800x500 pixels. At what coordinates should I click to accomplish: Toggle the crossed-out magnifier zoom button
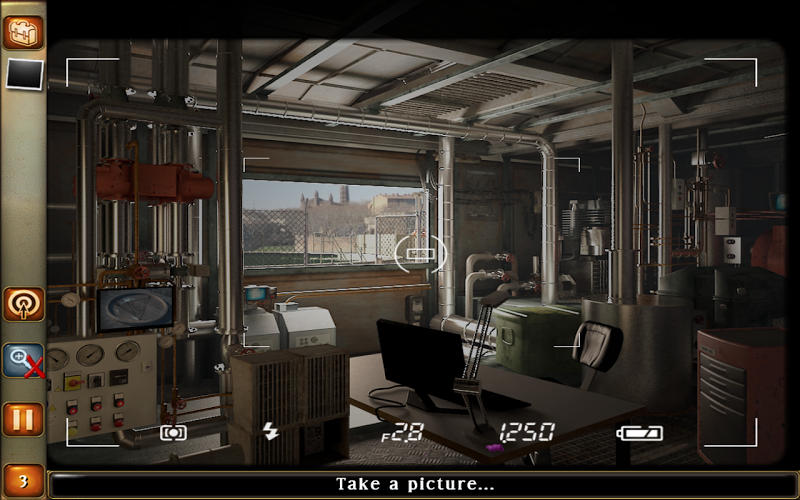tap(23, 360)
